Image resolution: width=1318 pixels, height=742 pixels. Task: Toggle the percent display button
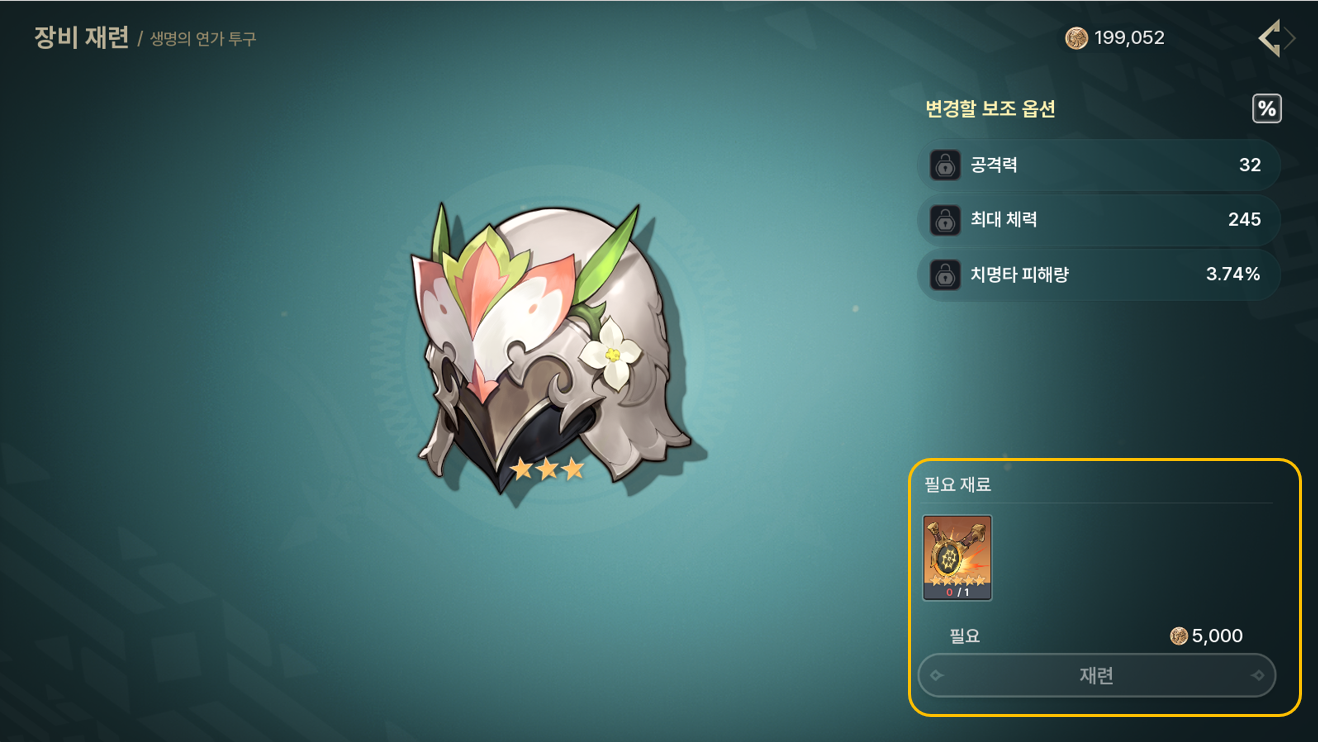point(1267,109)
